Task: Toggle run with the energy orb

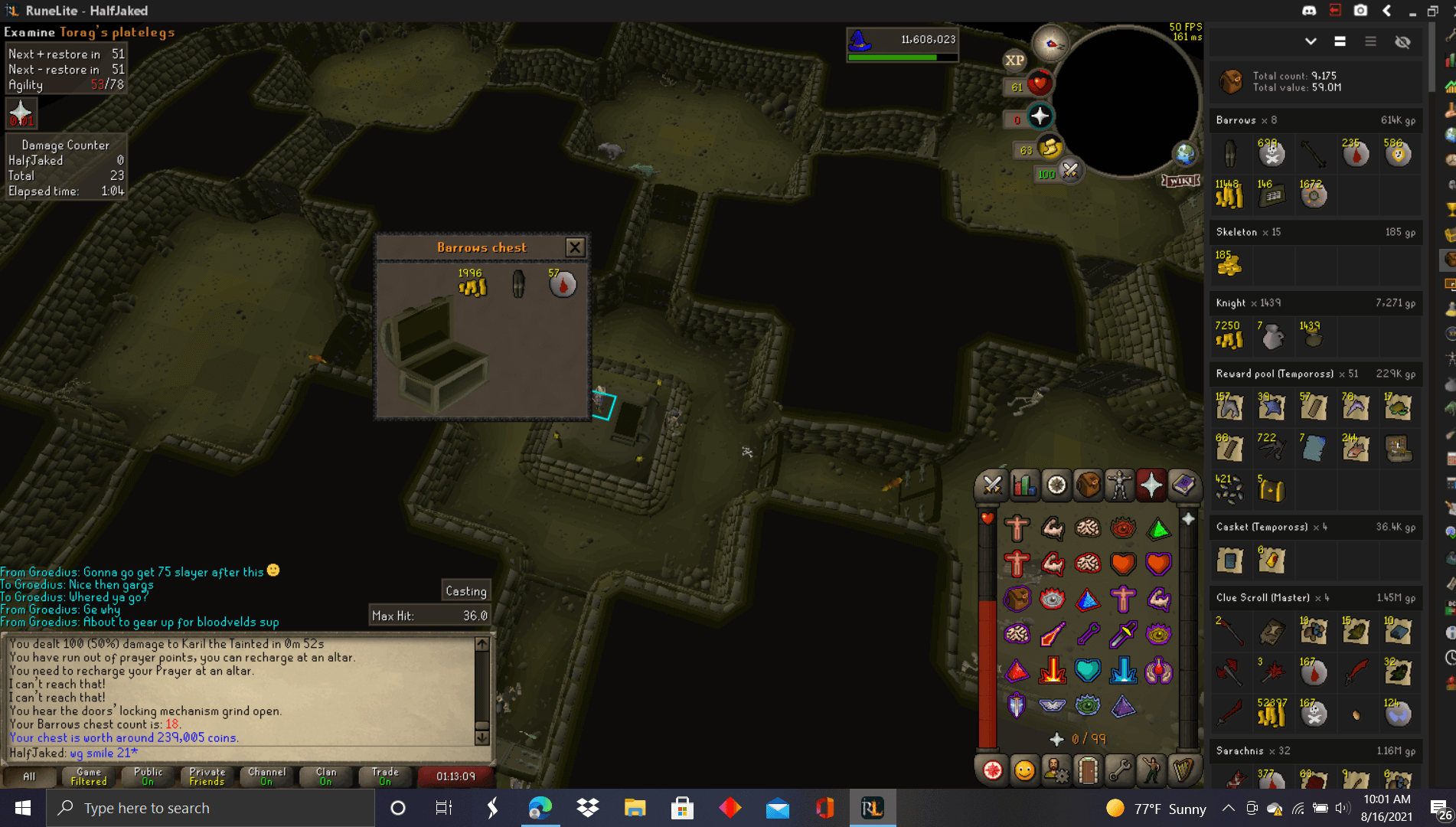Action: (1050, 148)
